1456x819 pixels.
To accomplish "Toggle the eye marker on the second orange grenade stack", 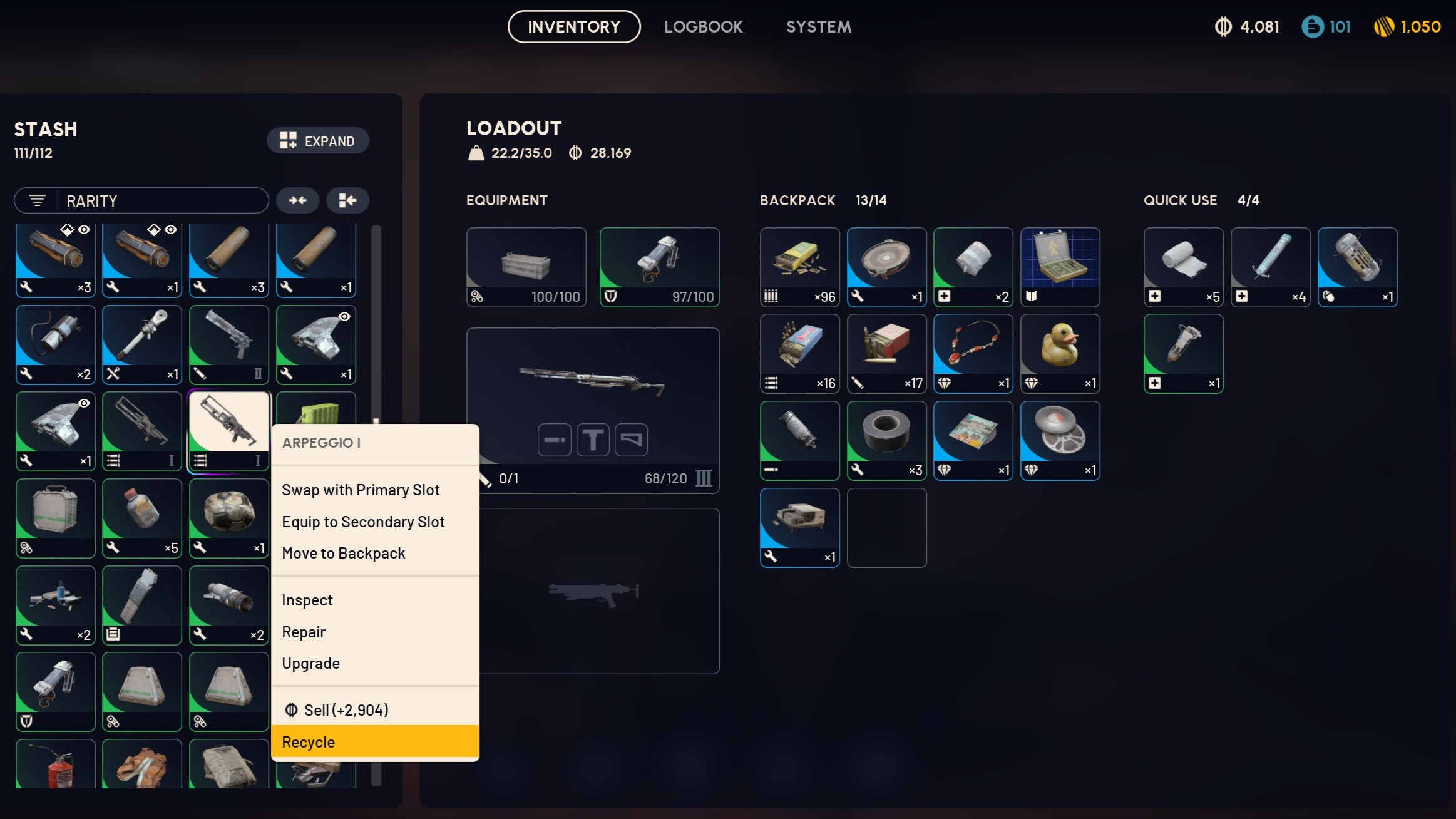I will pyautogui.click(x=172, y=230).
